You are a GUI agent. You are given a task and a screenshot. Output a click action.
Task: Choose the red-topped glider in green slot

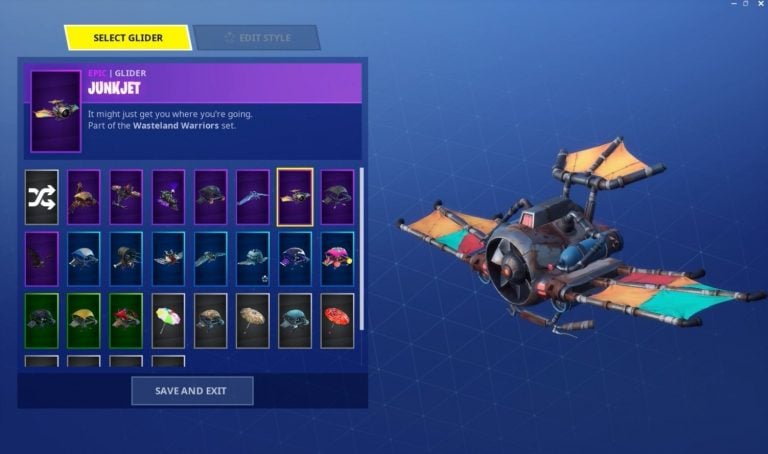tap(126, 321)
